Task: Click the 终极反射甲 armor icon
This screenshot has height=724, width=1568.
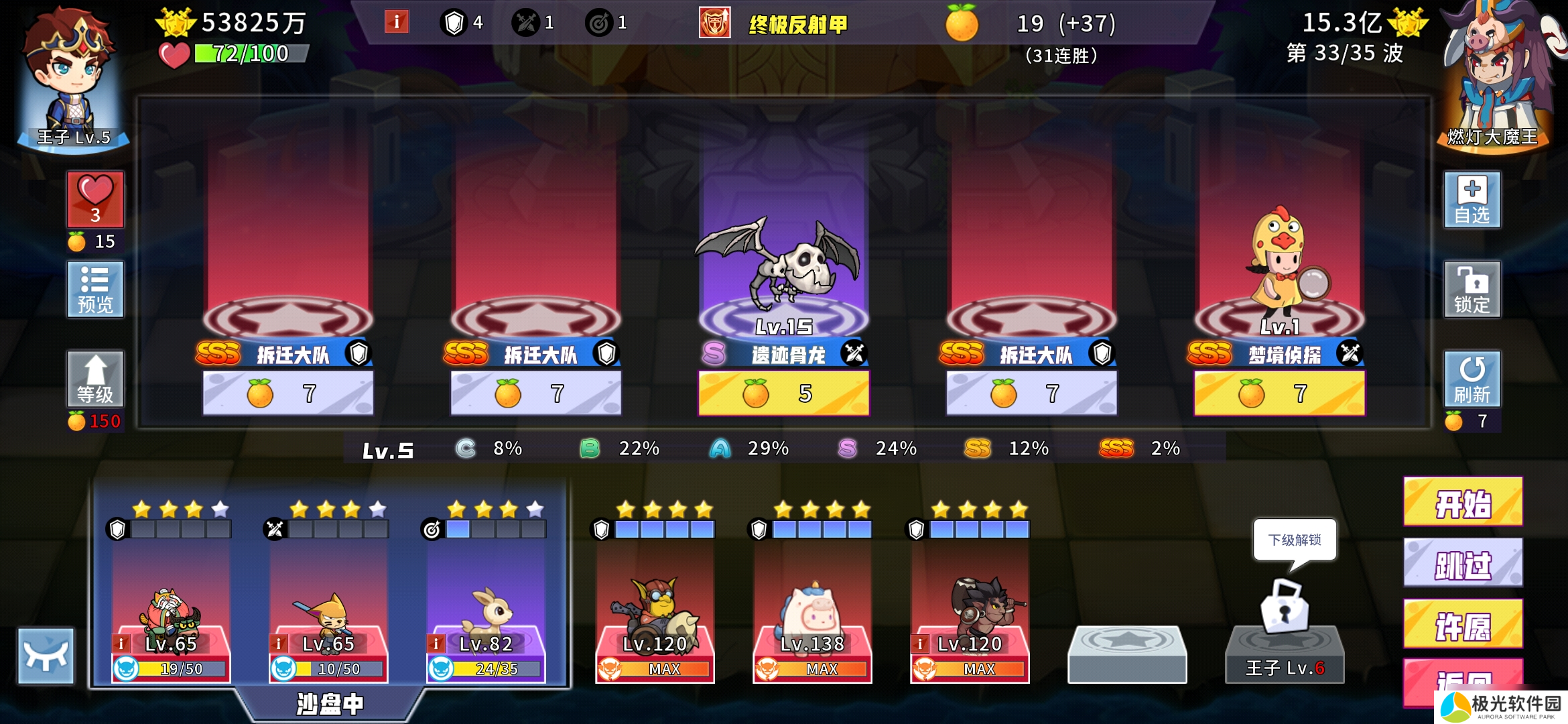Action: (x=714, y=21)
